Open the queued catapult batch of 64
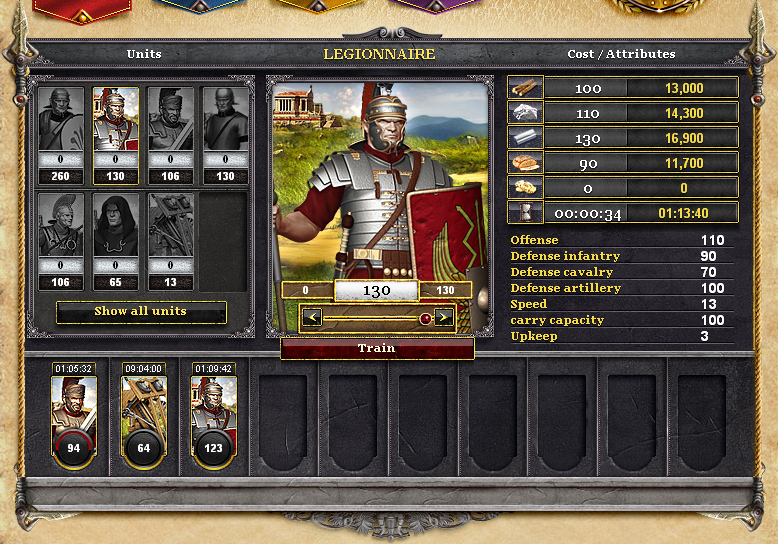Screen dimensions: 778x544 [144, 420]
